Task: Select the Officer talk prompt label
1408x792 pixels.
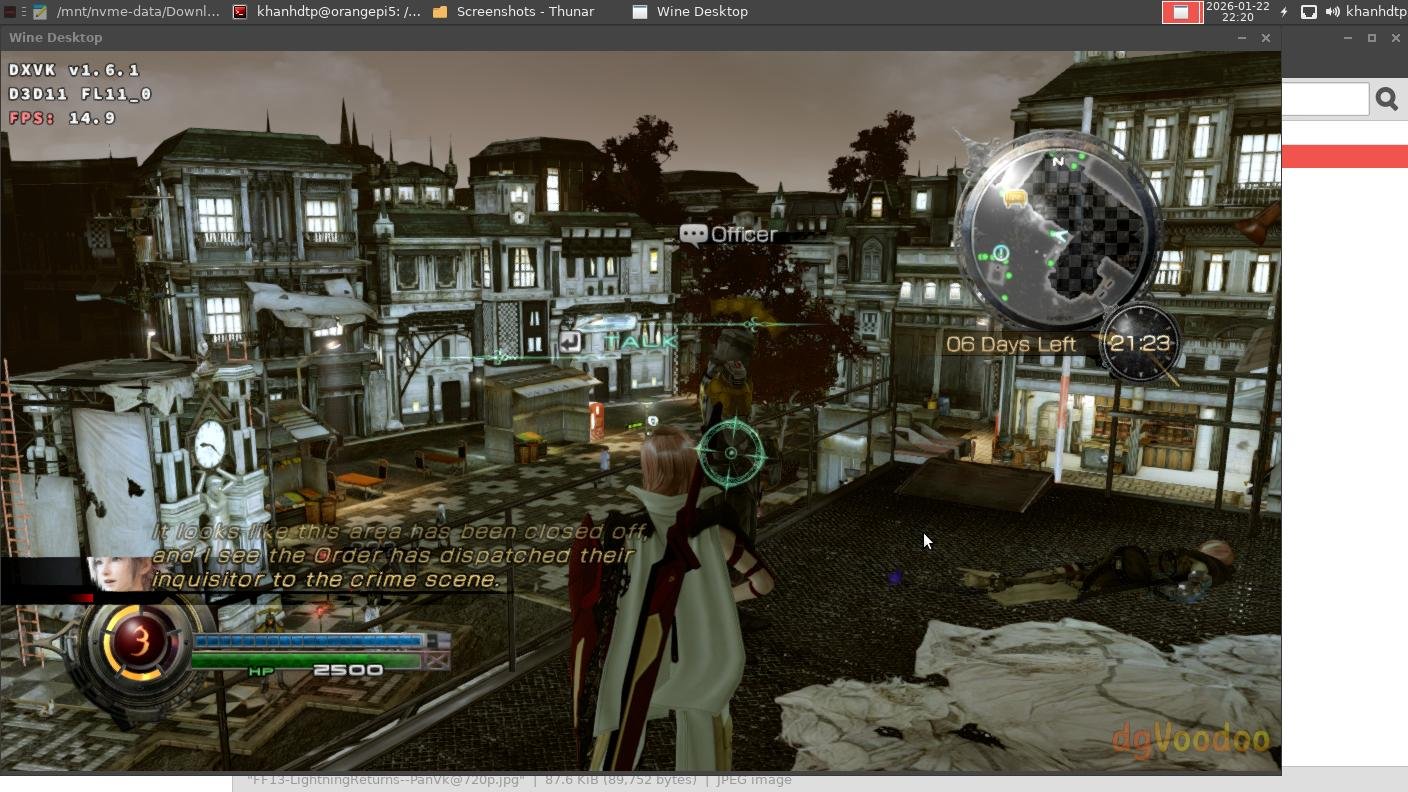Action: [729, 235]
